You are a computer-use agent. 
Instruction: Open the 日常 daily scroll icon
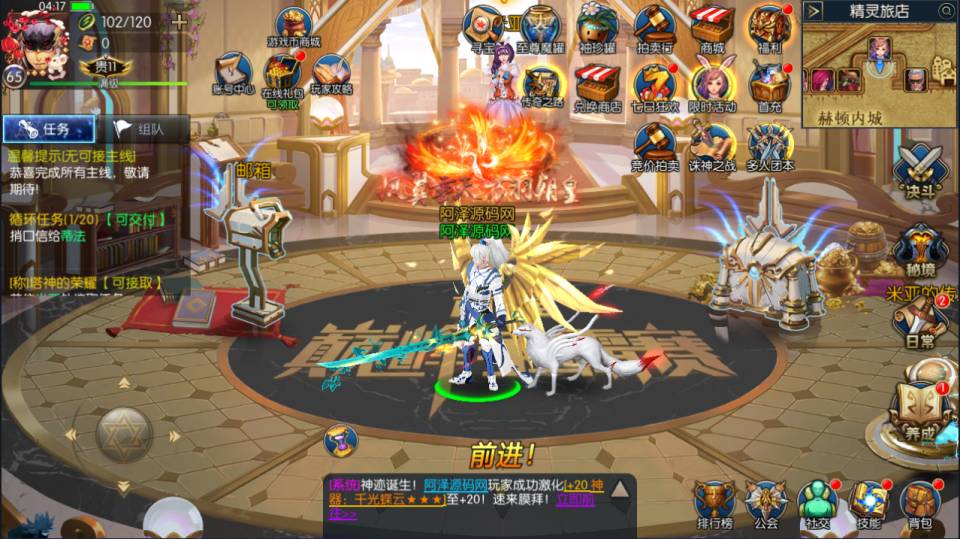pos(919,323)
